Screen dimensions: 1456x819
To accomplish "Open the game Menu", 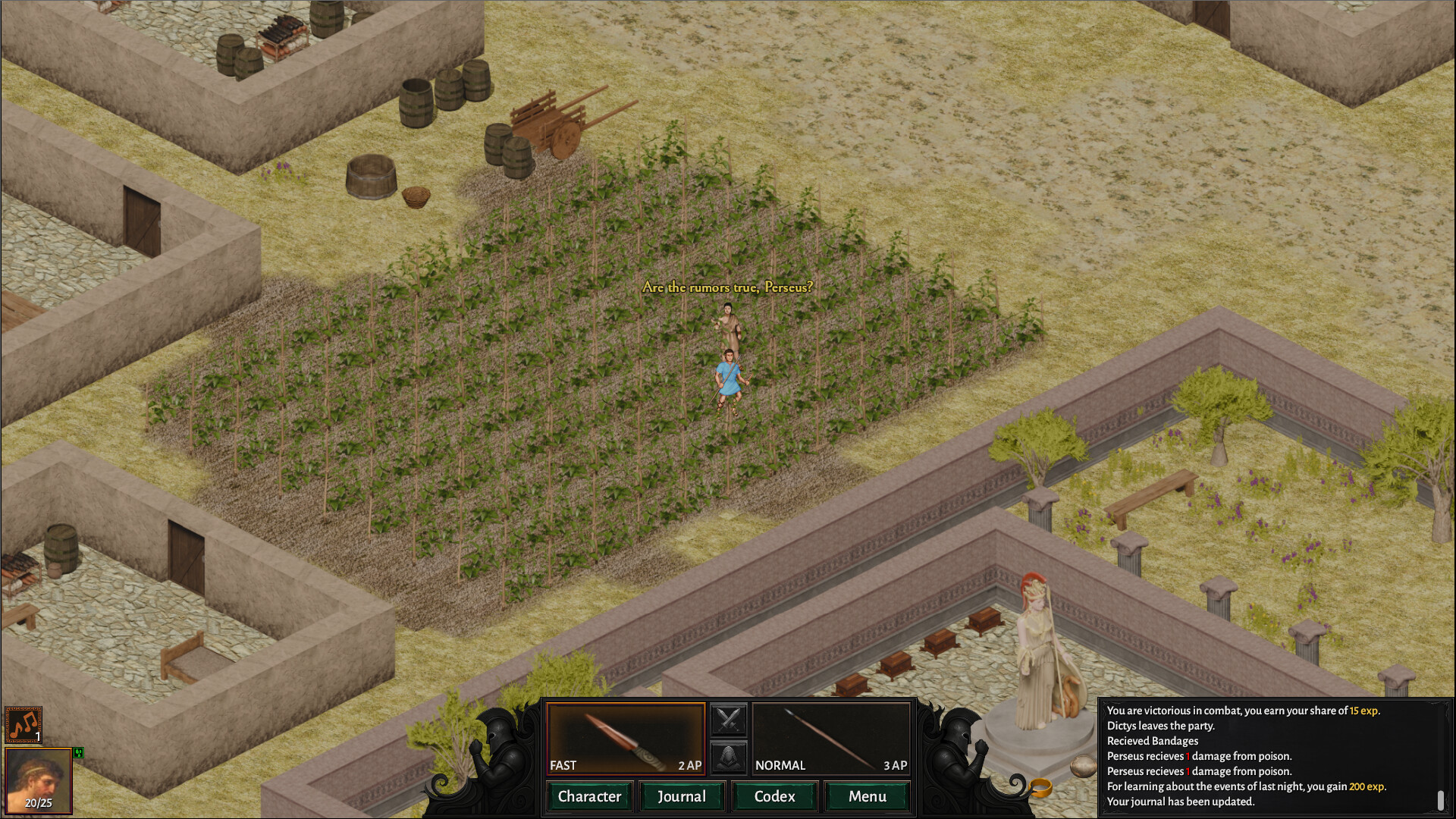I will [x=867, y=796].
